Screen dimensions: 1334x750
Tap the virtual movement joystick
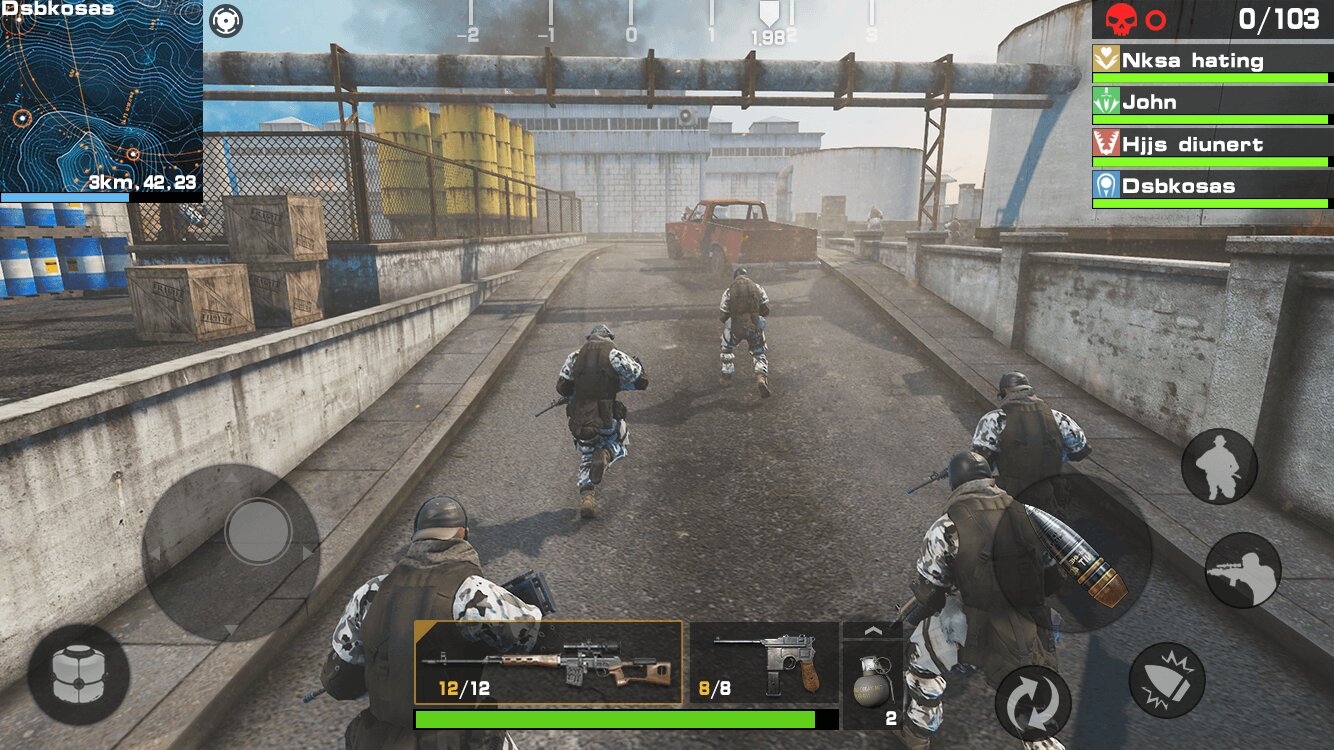click(258, 531)
